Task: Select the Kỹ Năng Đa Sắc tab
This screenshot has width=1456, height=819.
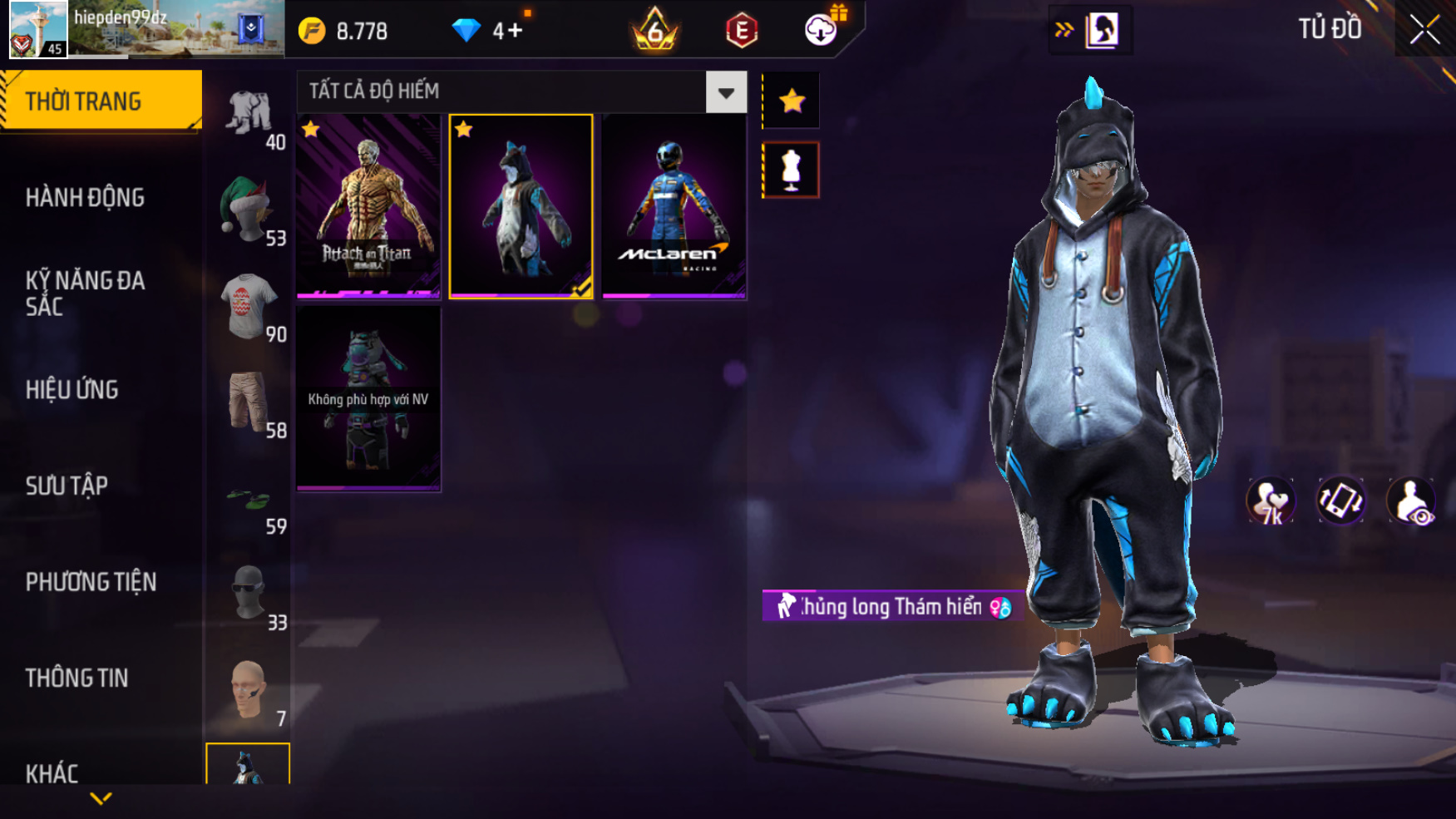Action: coord(85,293)
